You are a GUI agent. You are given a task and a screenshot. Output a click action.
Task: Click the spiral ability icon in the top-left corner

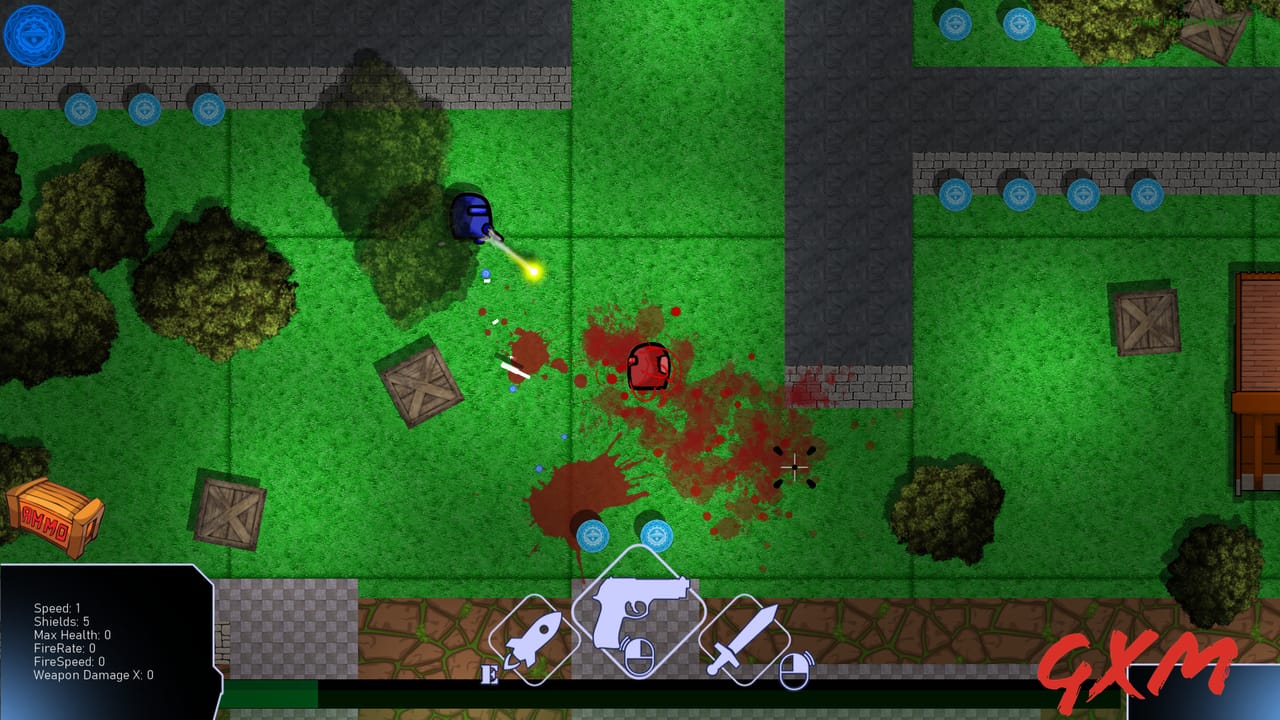tap(33, 34)
